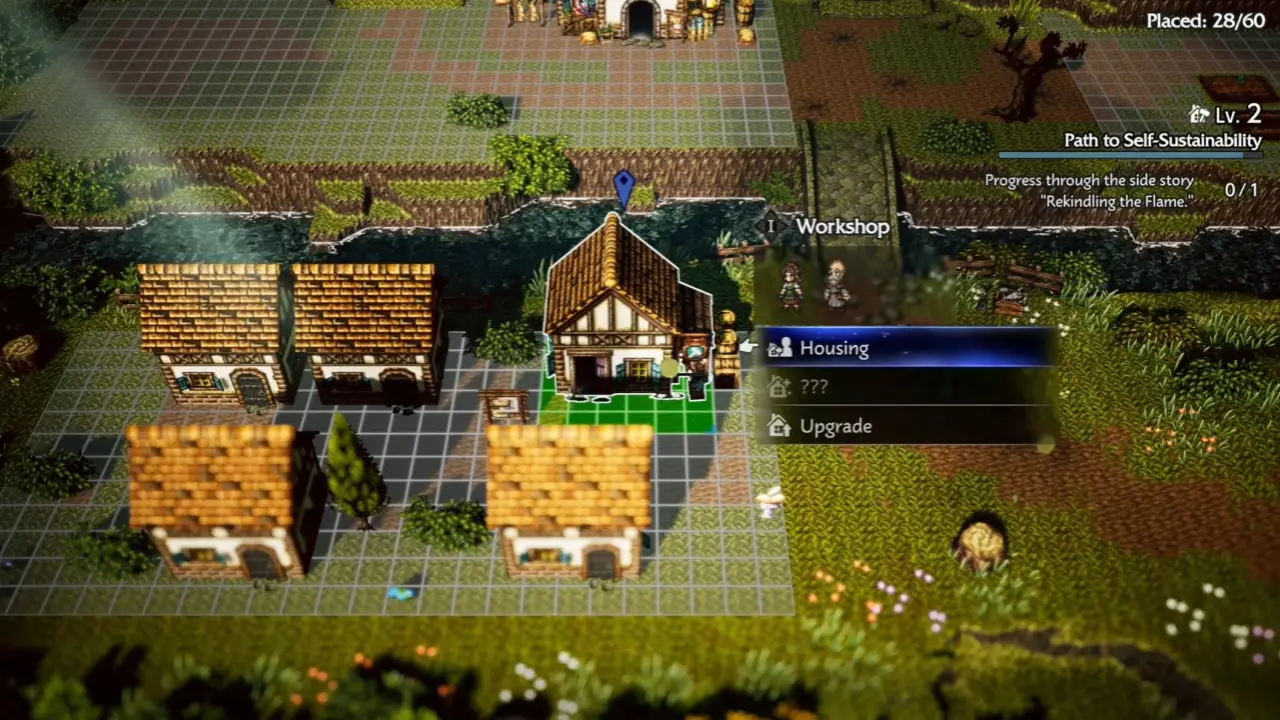
Task: Click the white cursor arrow pointing at Housing
Action: (x=748, y=346)
